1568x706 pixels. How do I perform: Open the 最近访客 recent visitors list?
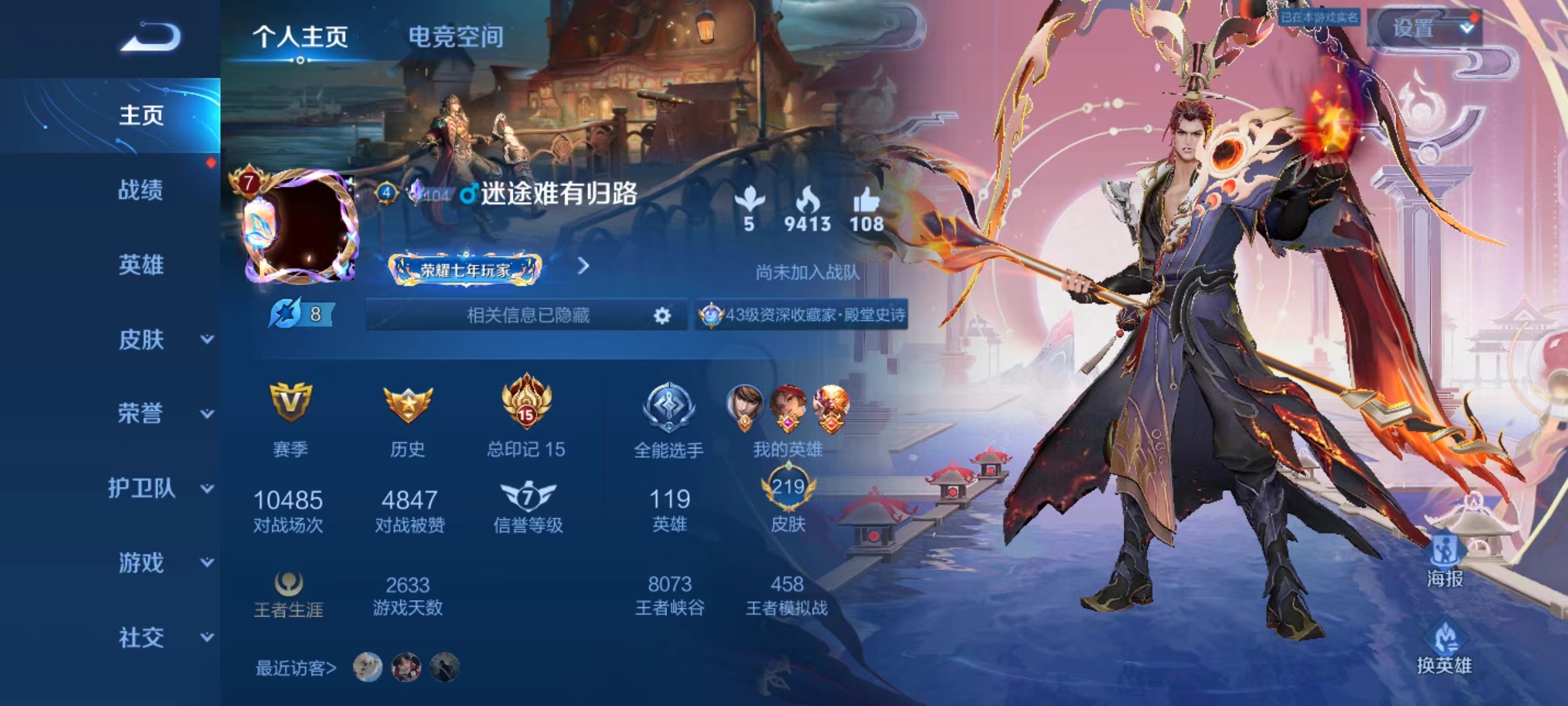coord(295,668)
